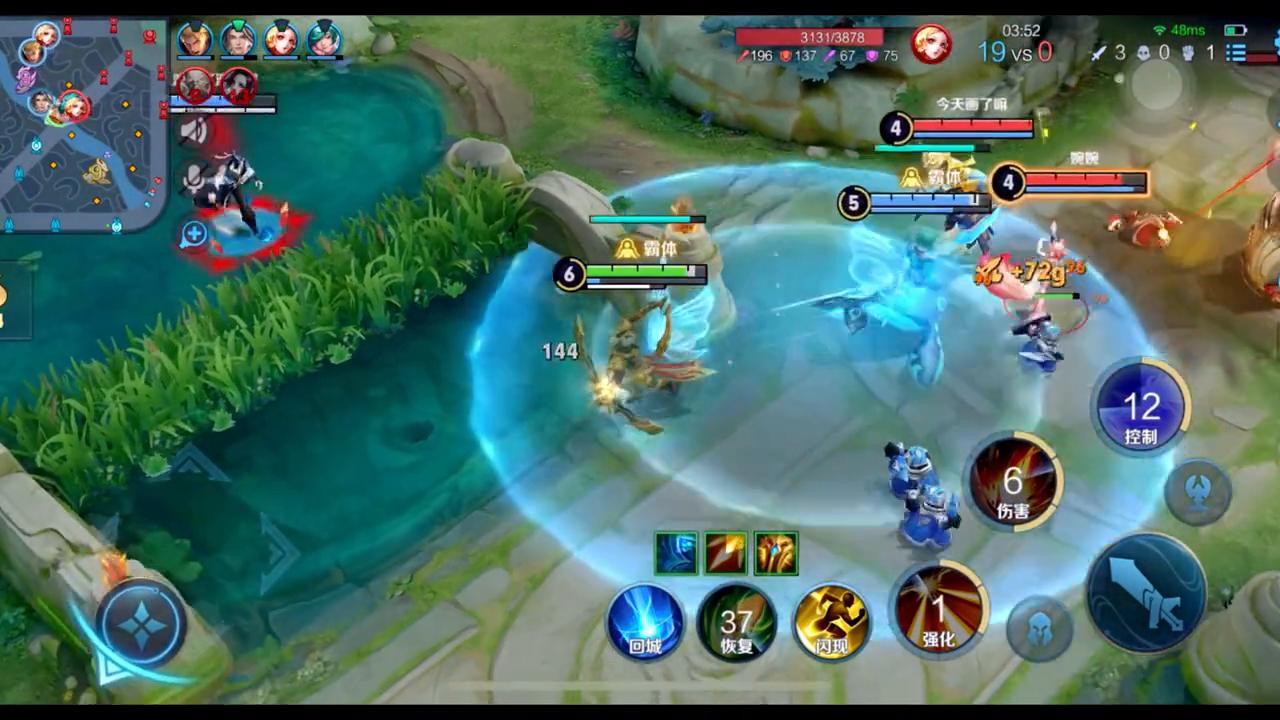Select the green-haired teammate portrait
1280x720 pixels.
[324, 40]
